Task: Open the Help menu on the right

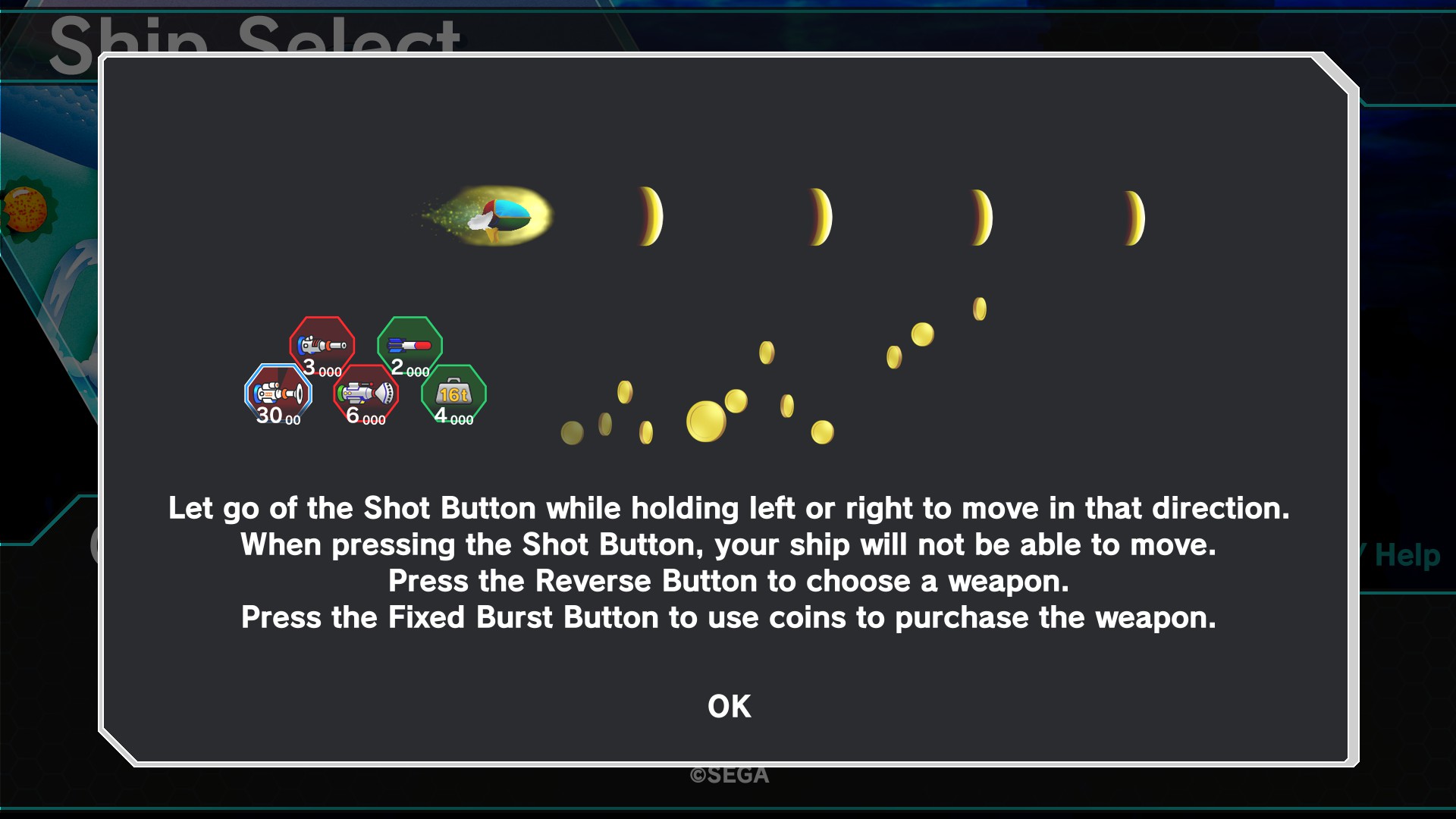Action: 1407,556
